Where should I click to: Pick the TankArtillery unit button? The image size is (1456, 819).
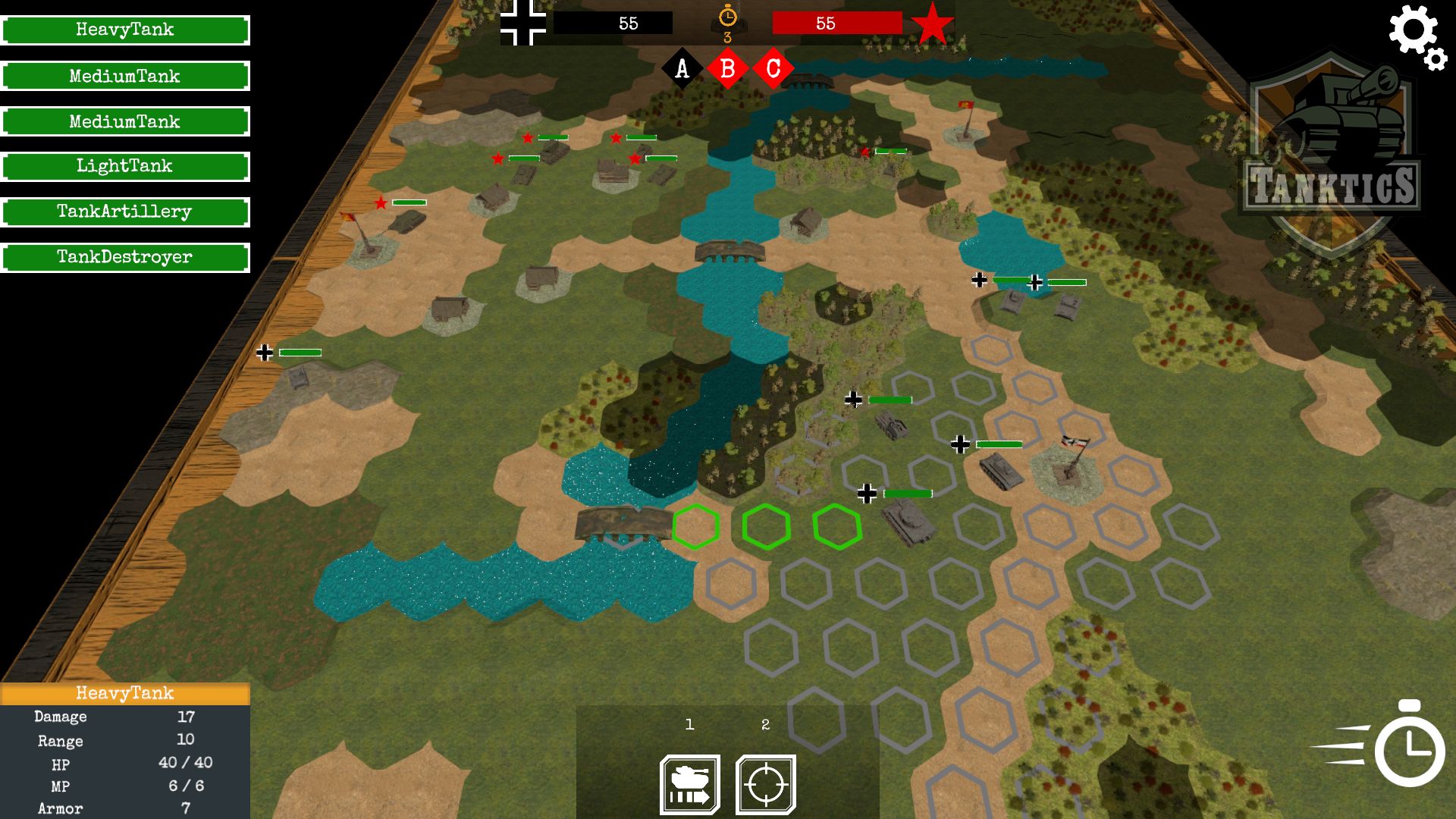125,212
